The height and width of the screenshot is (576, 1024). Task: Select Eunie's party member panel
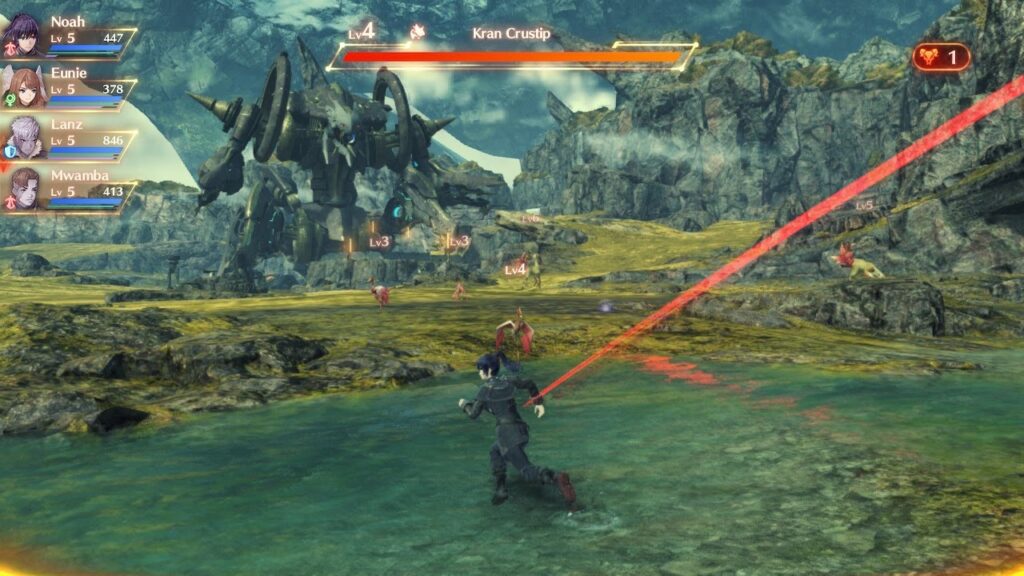68,87
